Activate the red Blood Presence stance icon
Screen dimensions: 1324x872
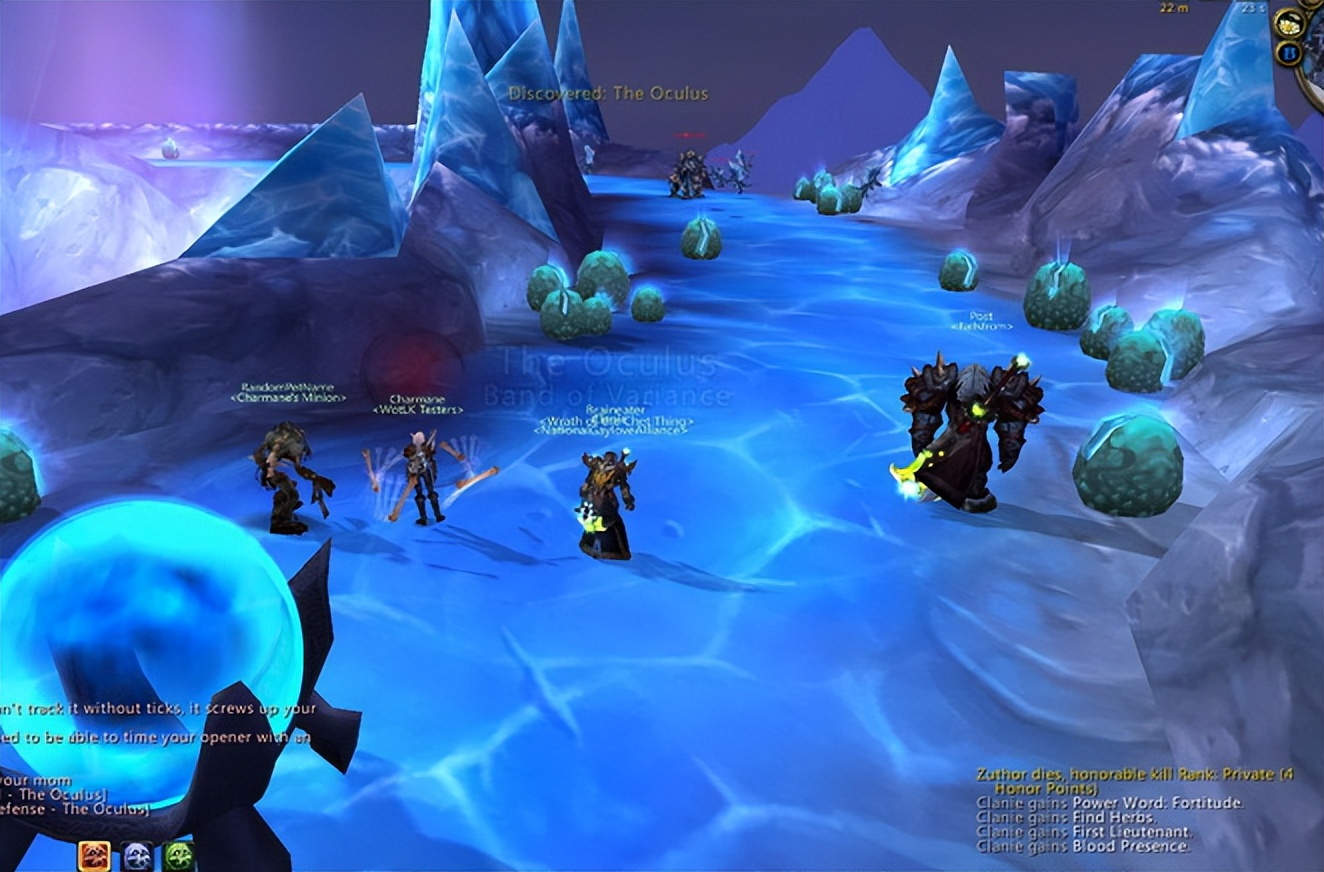(x=95, y=856)
